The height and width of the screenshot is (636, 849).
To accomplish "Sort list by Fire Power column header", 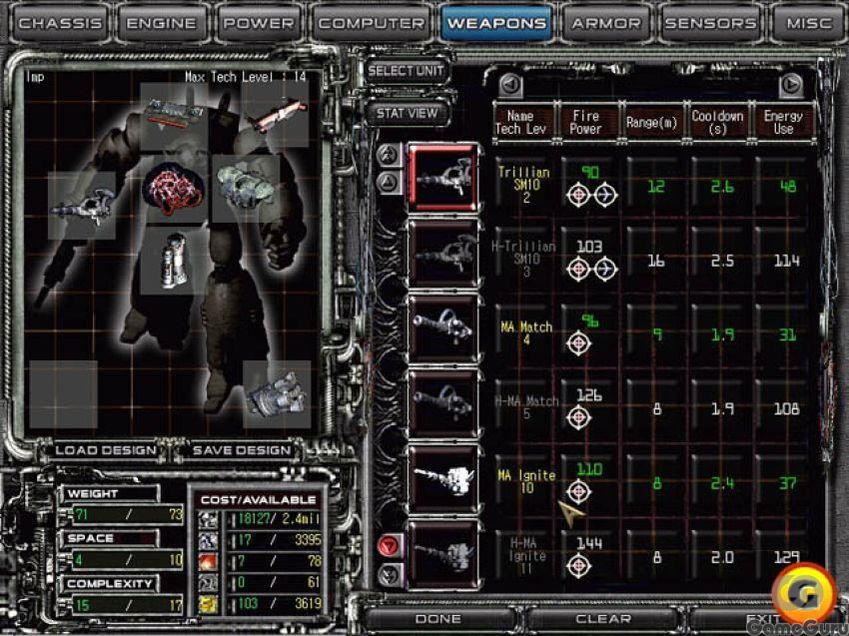I will (x=586, y=122).
